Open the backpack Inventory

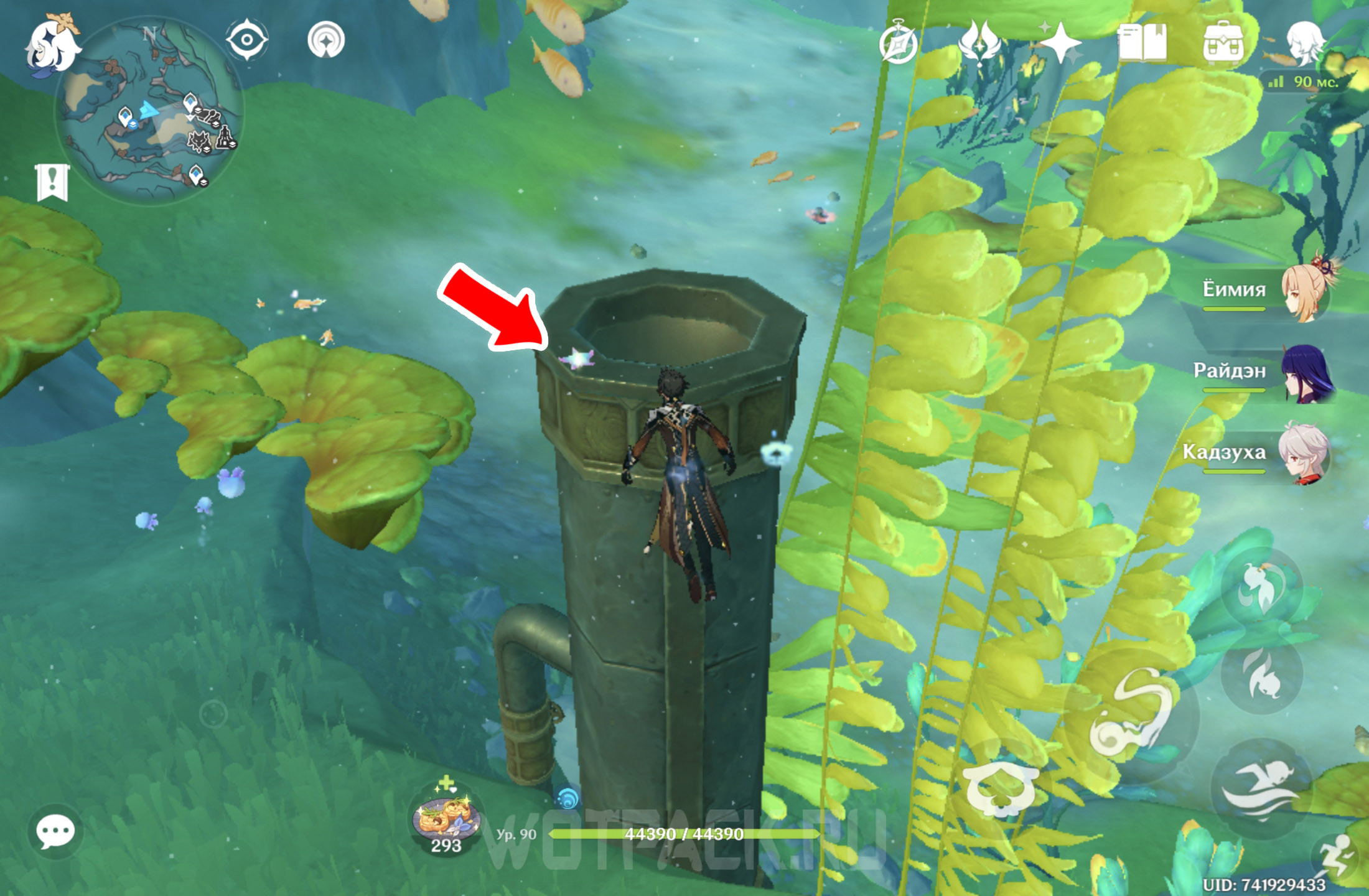tap(1223, 42)
